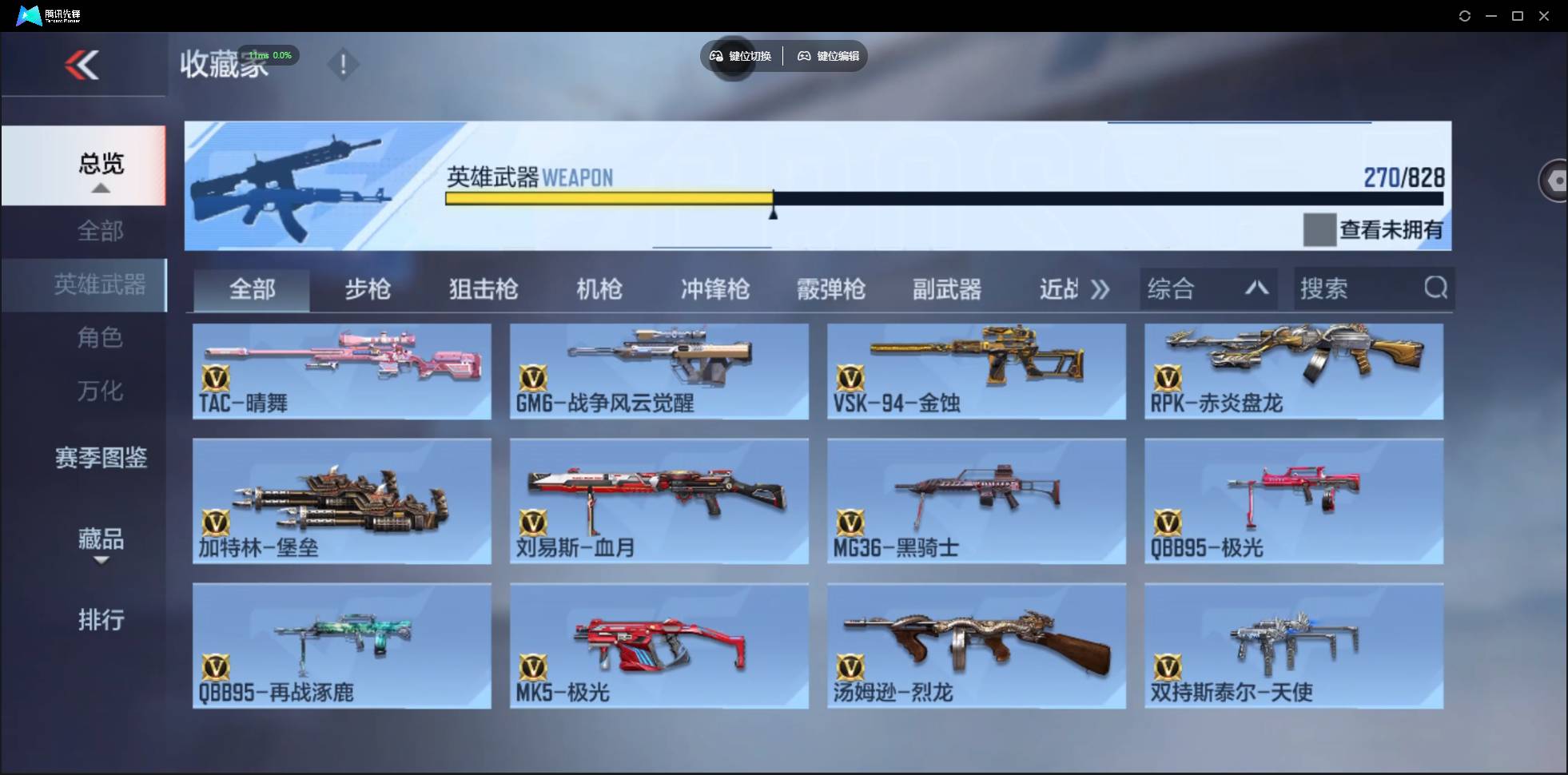Open 赛季图鉴 from the sidebar
1568x775 pixels.
(x=100, y=458)
